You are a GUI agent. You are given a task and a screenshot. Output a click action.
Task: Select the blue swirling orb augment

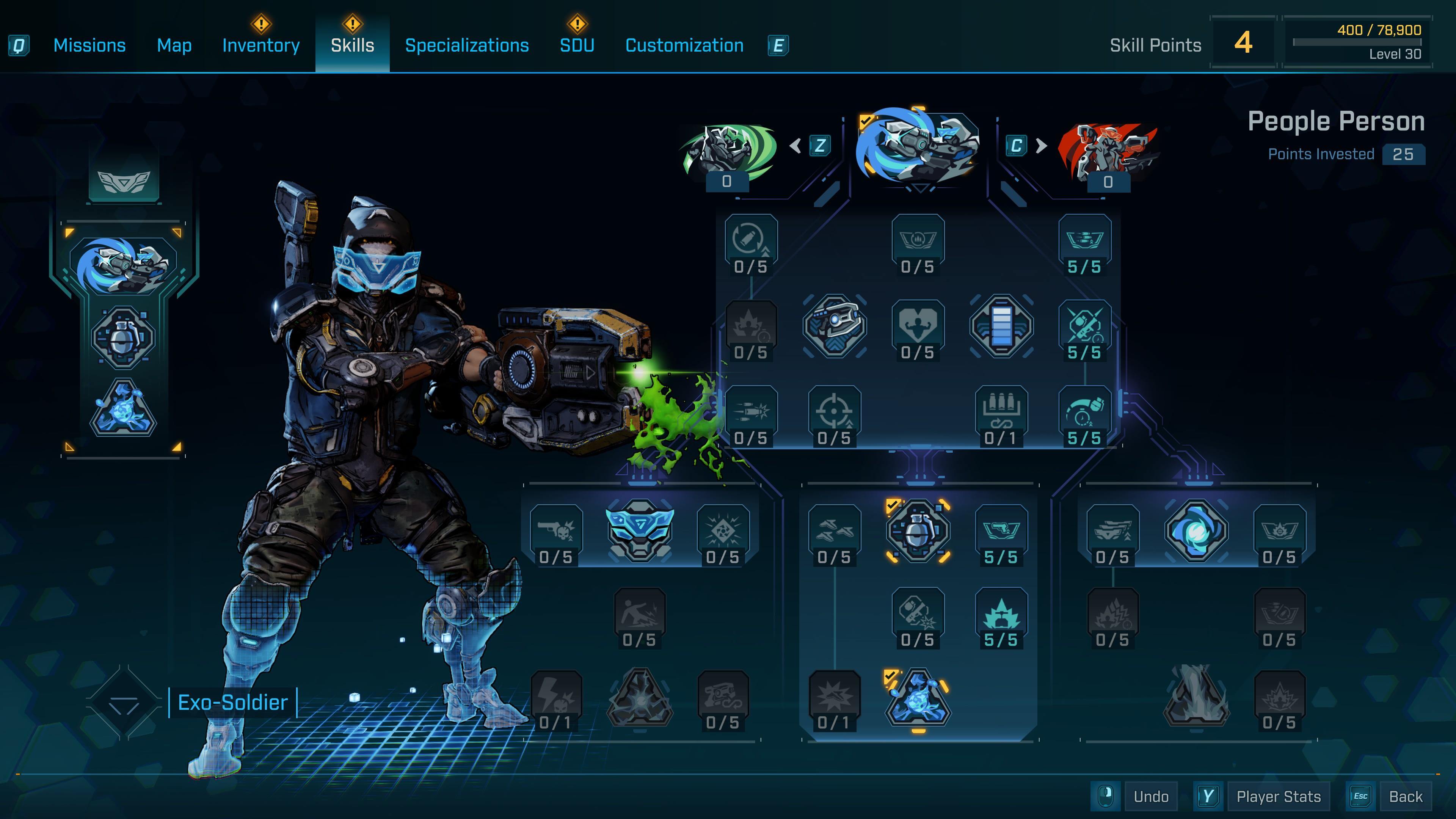(1196, 530)
